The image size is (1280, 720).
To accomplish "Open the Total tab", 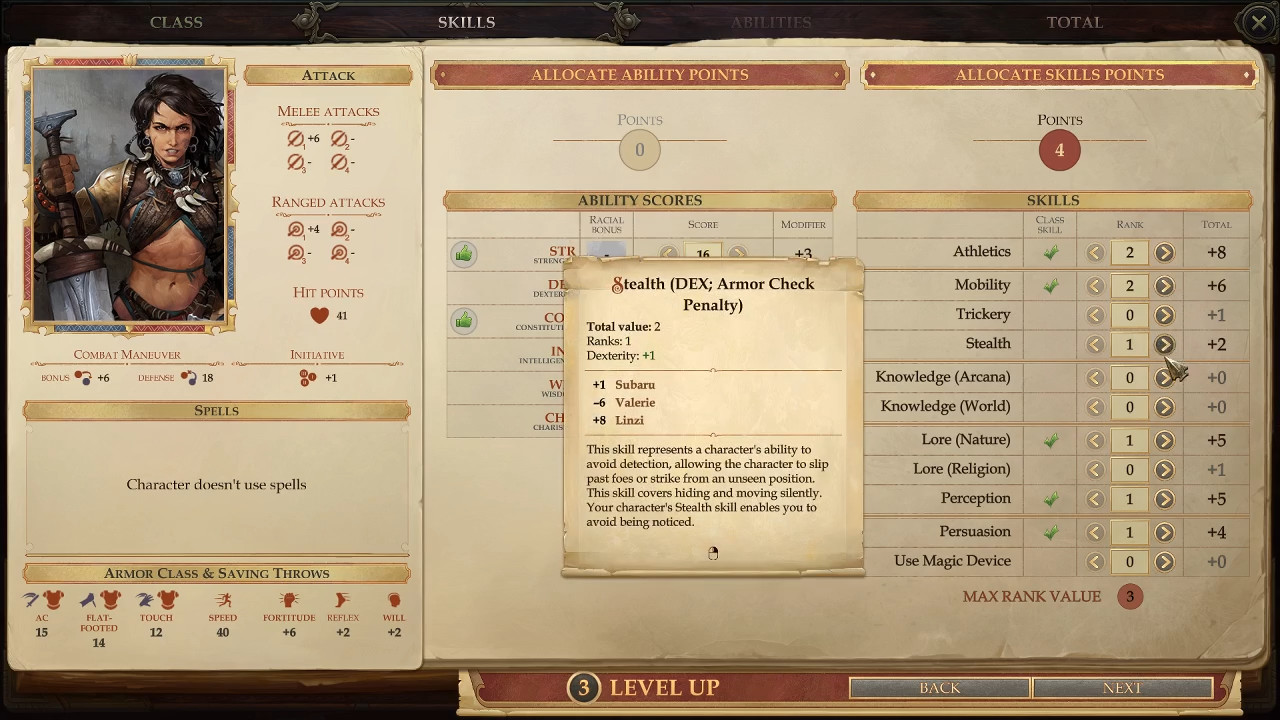I will point(1074,22).
